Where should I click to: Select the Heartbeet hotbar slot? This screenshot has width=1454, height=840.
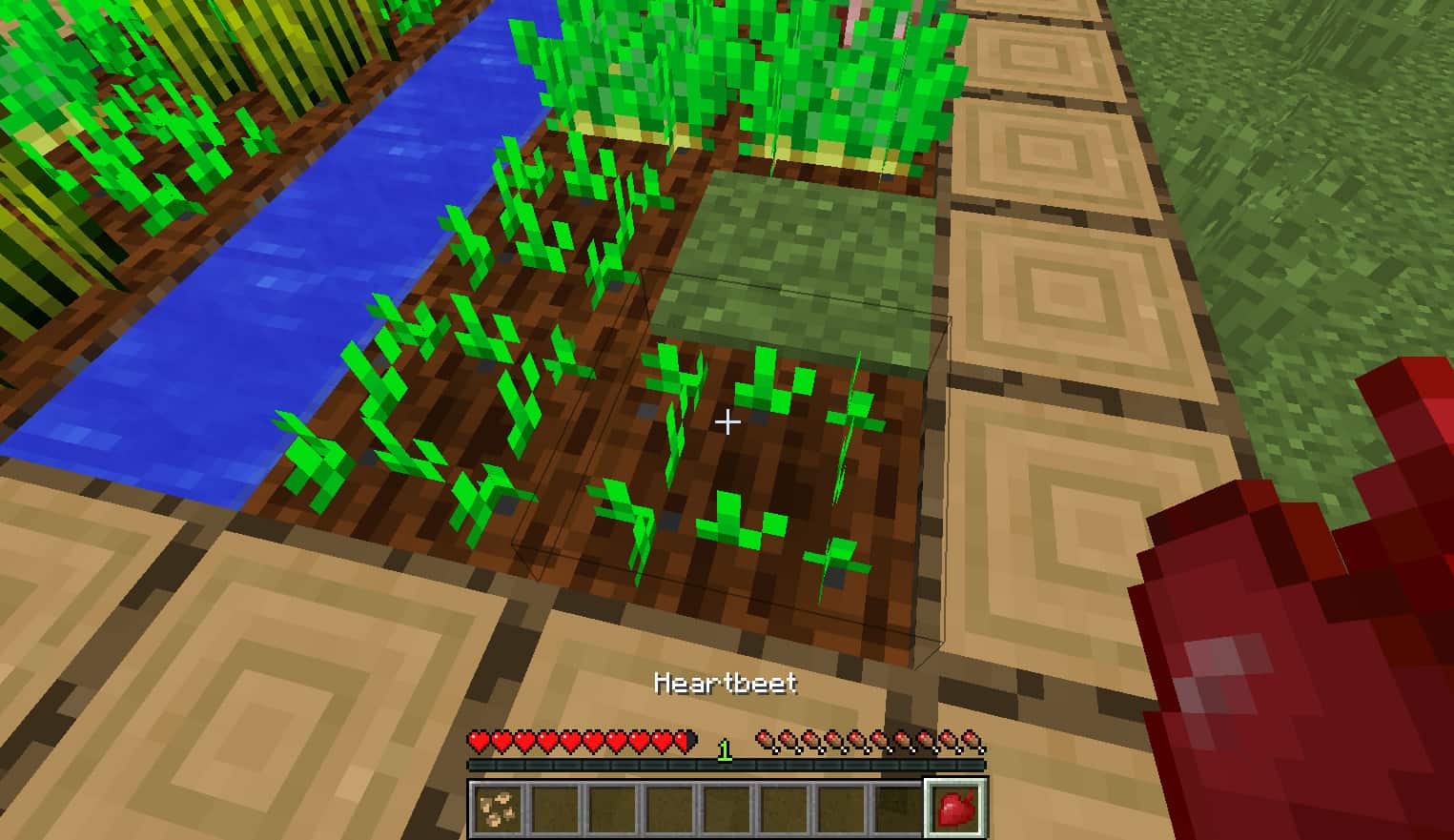[954, 808]
